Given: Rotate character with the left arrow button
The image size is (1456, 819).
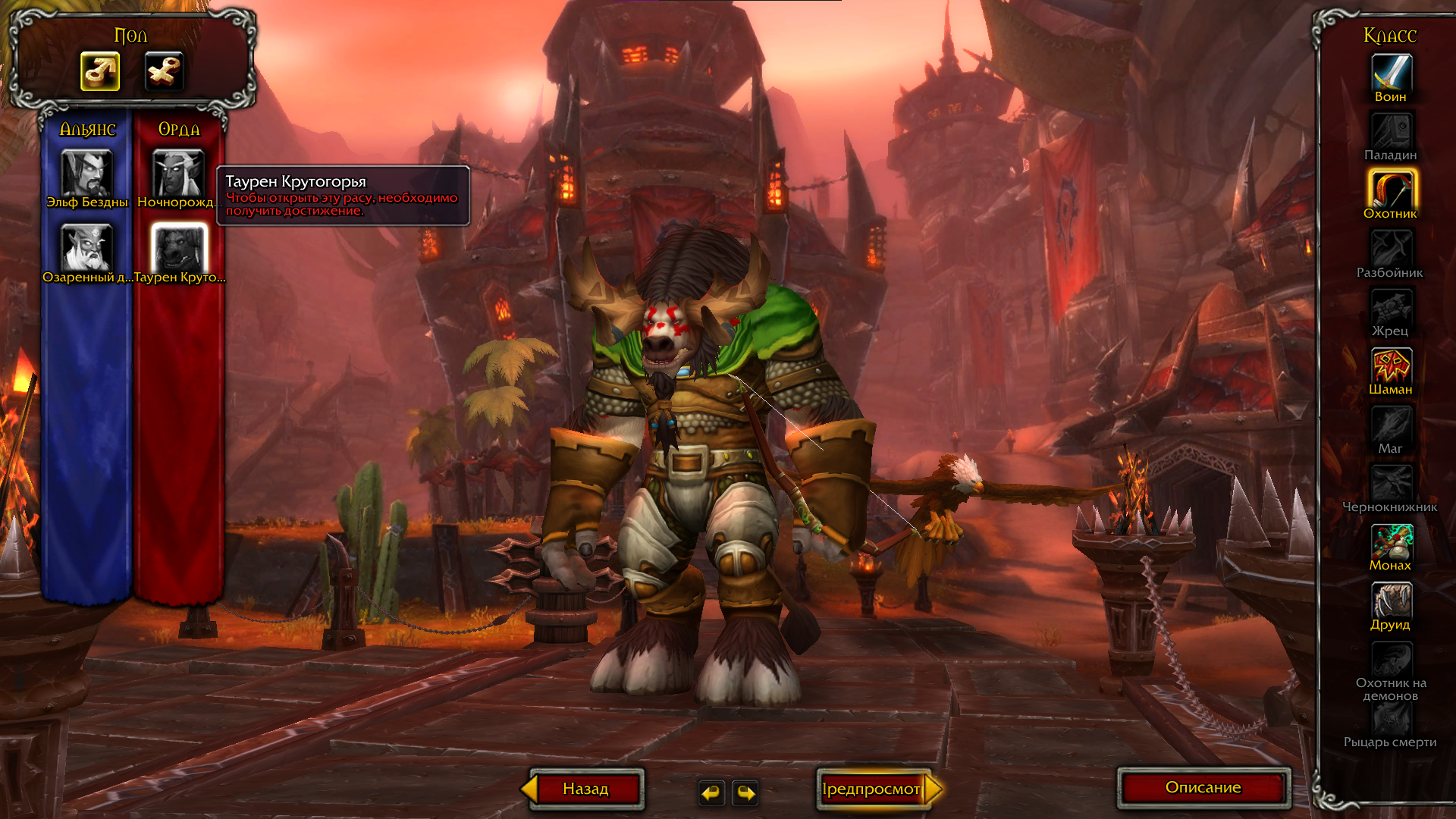Looking at the screenshot, I should pyautogui.click(x=711, y=792).
